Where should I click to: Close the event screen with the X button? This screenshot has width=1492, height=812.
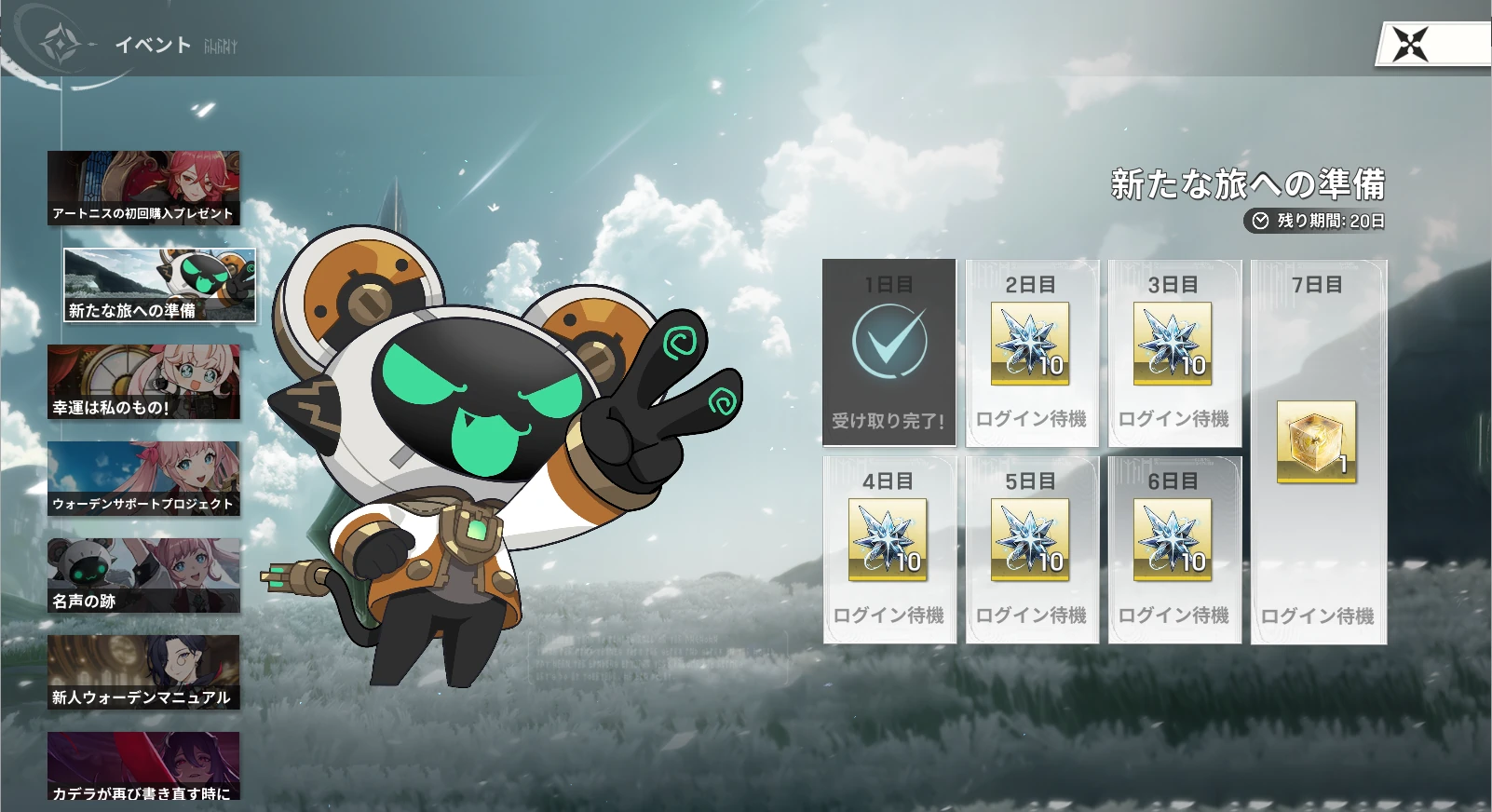[x=1410, y=44]
